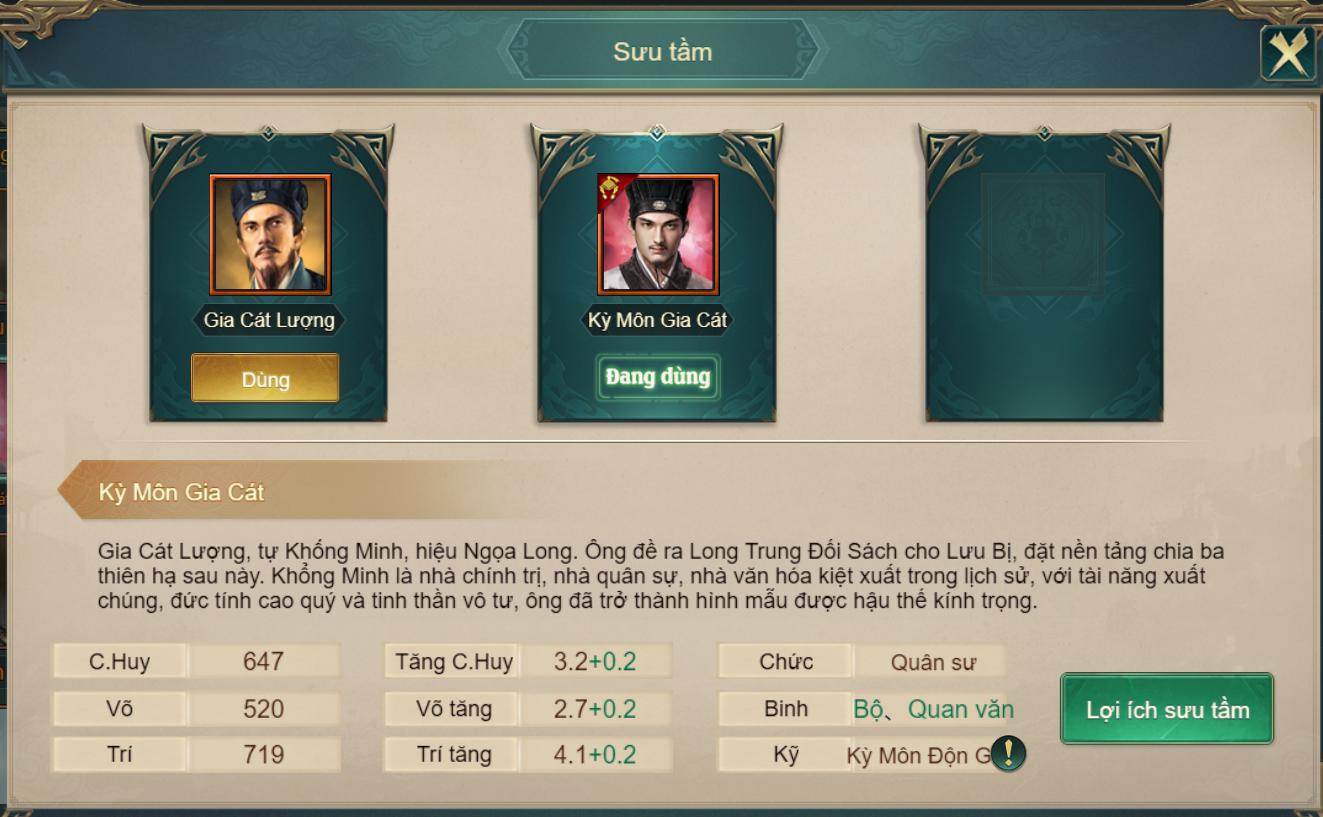
Task: Close the Sưu tầm window
Action: coord(1288,53)
